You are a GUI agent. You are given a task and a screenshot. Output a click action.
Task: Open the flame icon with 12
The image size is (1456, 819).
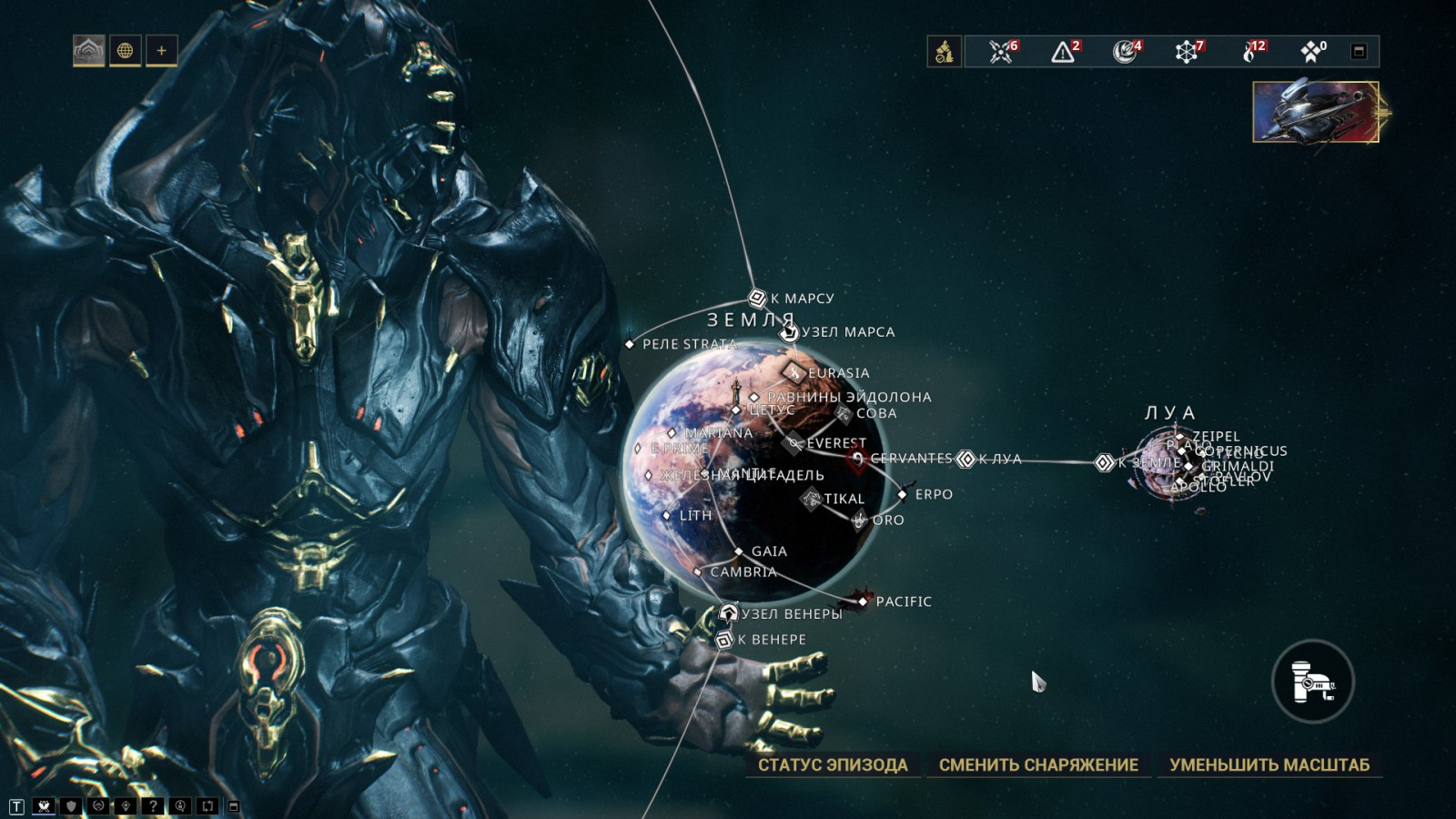[x=1250, y=52]
